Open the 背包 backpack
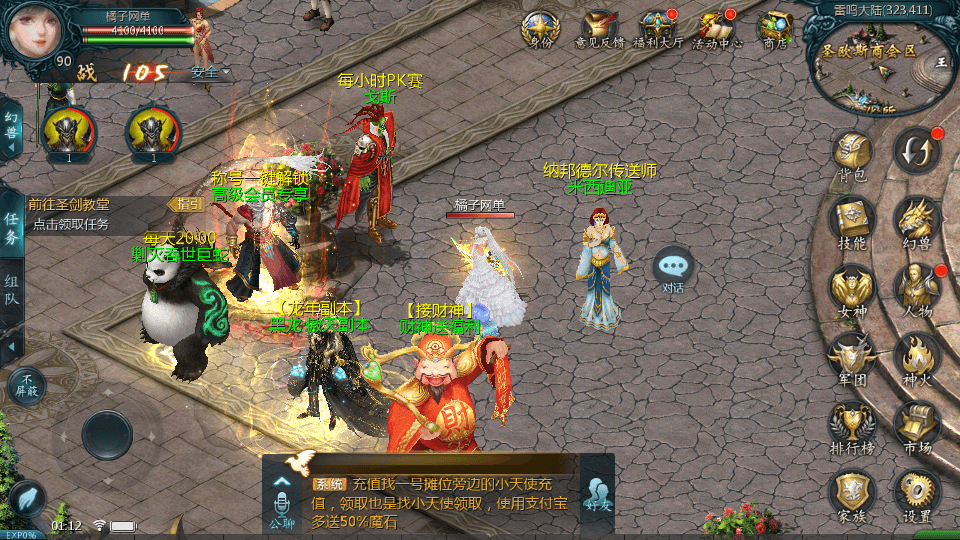Image resolution: width=960 pixels, height=540 pixels. (852, 154)
